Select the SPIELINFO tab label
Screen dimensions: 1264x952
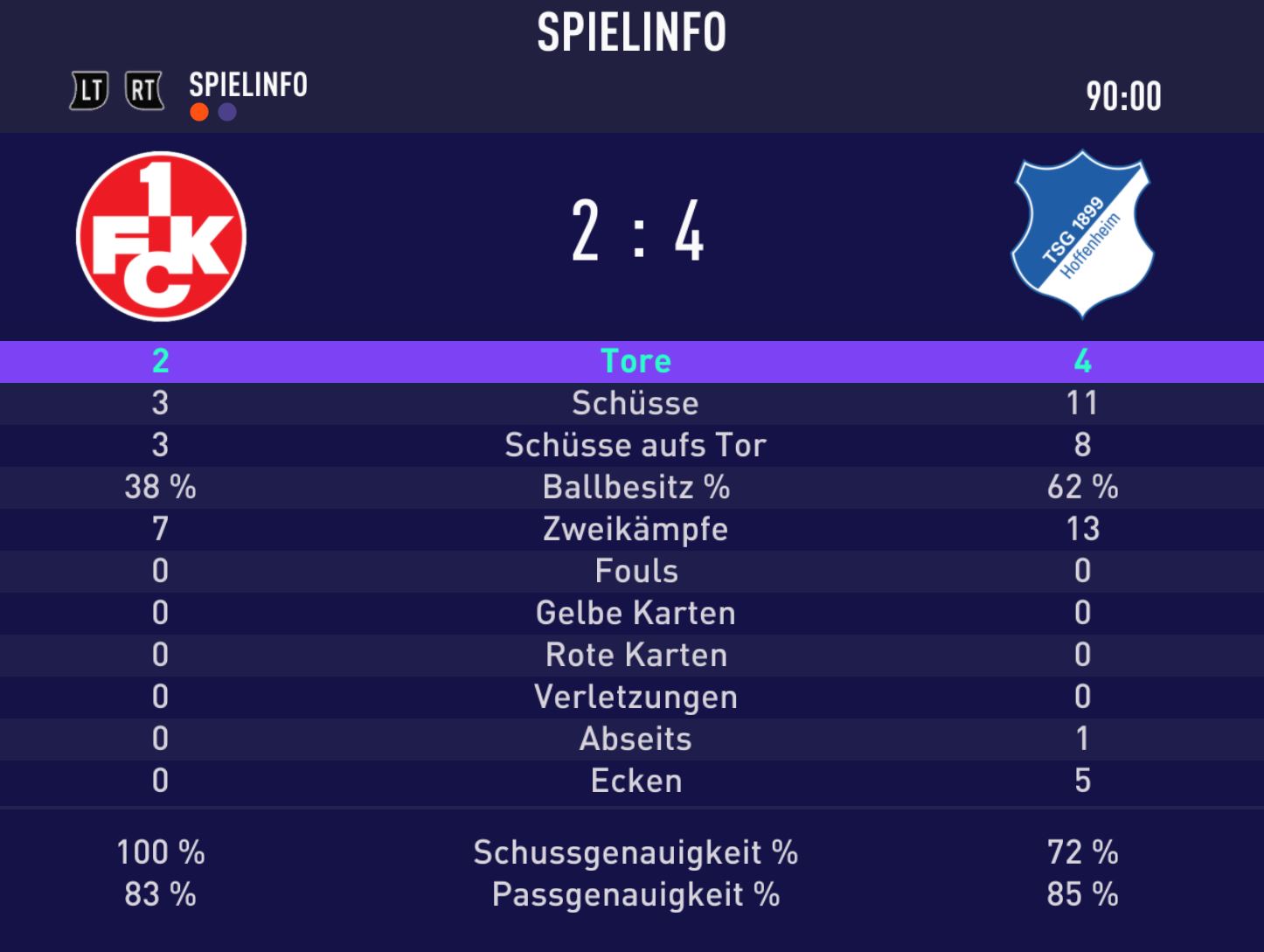pyautogui.click(x=248, y=85)
